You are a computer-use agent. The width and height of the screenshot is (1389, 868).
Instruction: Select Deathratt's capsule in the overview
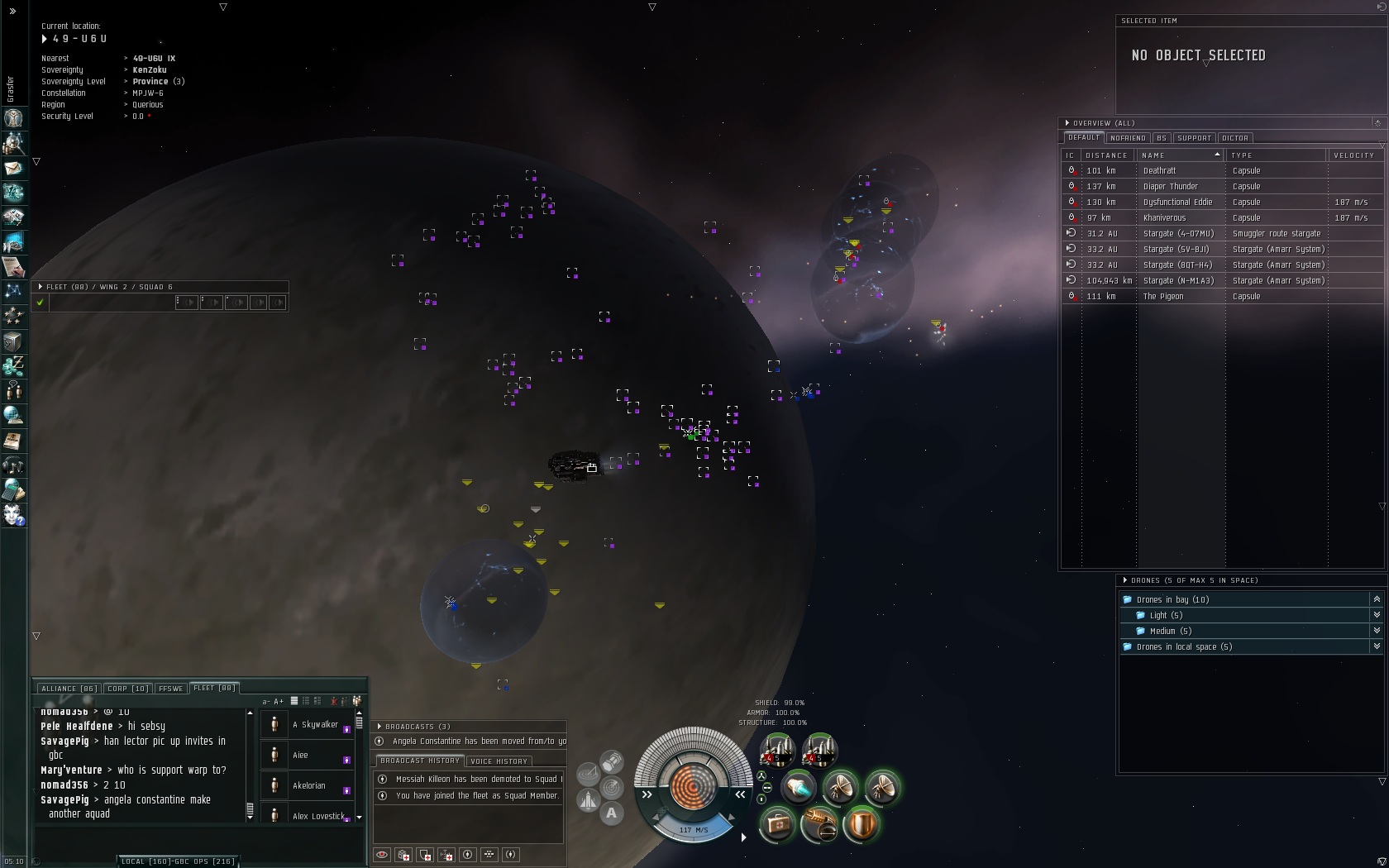click(1159, 171)
